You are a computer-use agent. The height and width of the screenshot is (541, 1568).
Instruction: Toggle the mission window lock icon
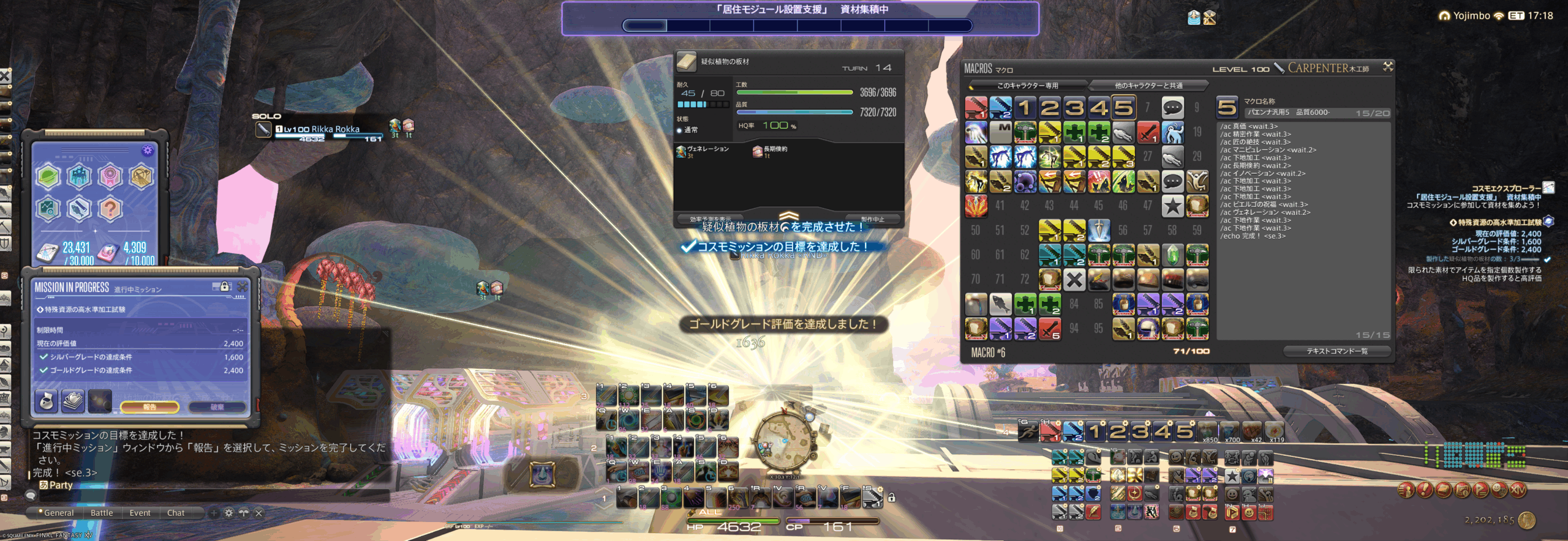pyautogui.click(x=224, y=286)
